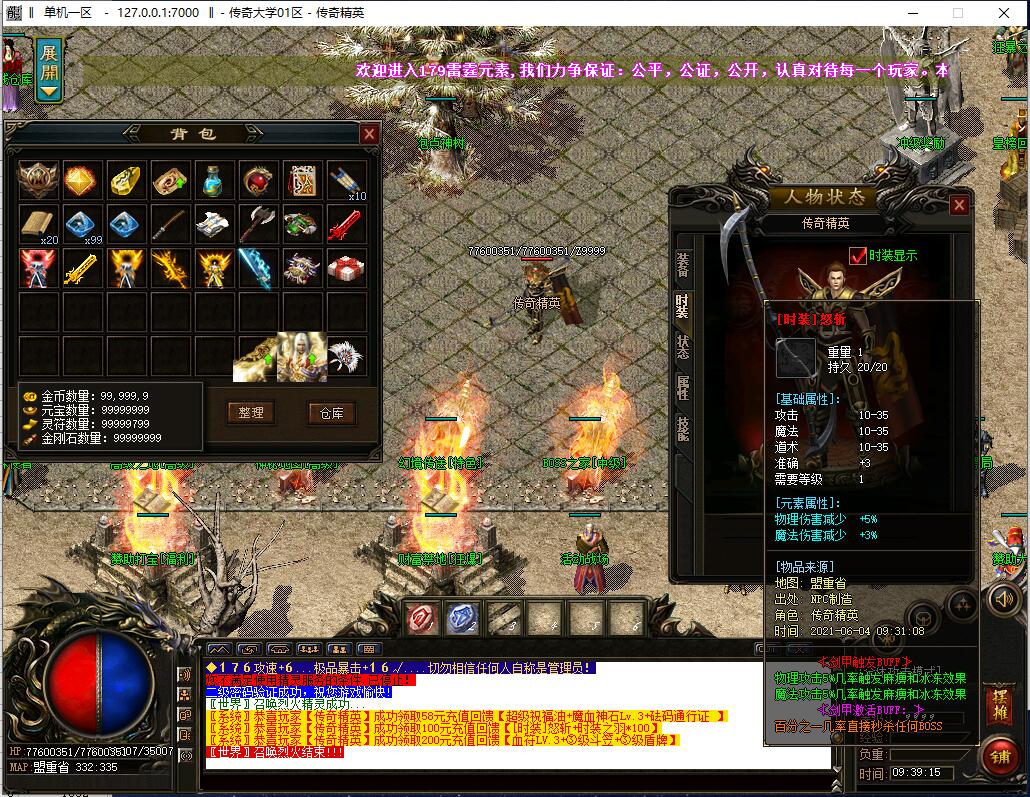Toggle the sound speaker button
This screenshot has height=797, width=1030.
(x=1003, y=599)
